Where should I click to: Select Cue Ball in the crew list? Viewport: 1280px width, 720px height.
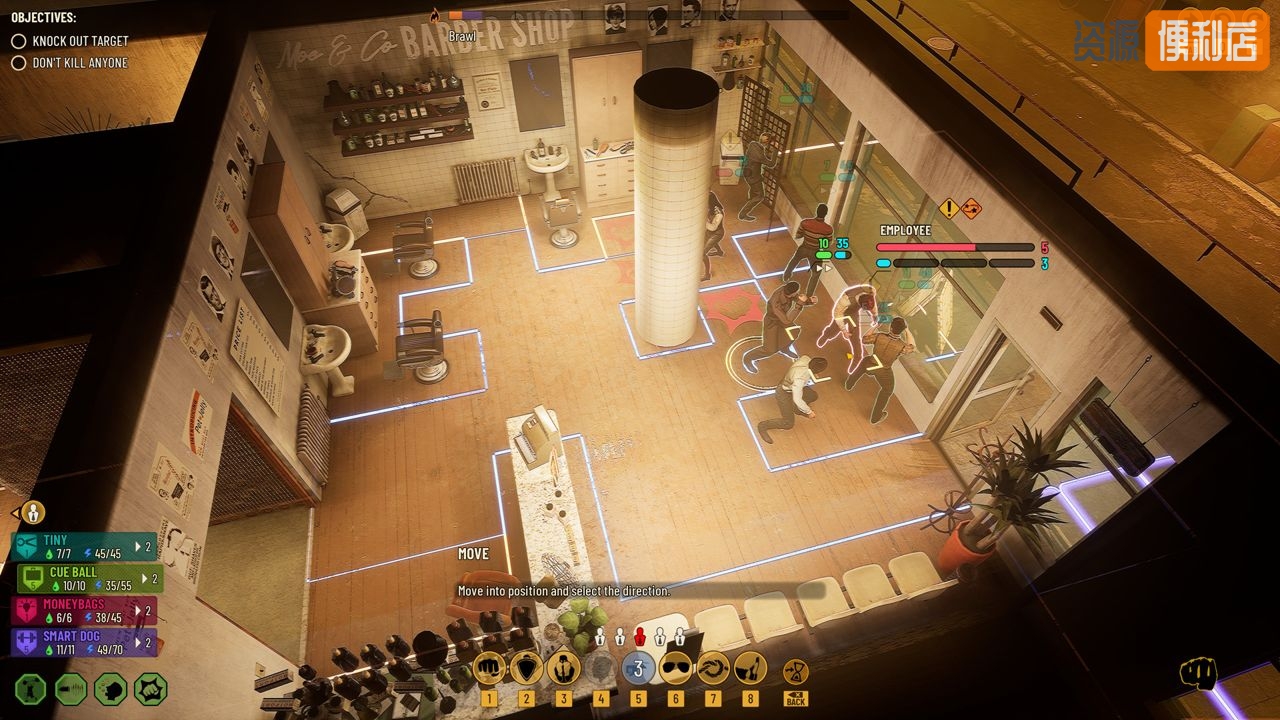[x=90, y=578]
